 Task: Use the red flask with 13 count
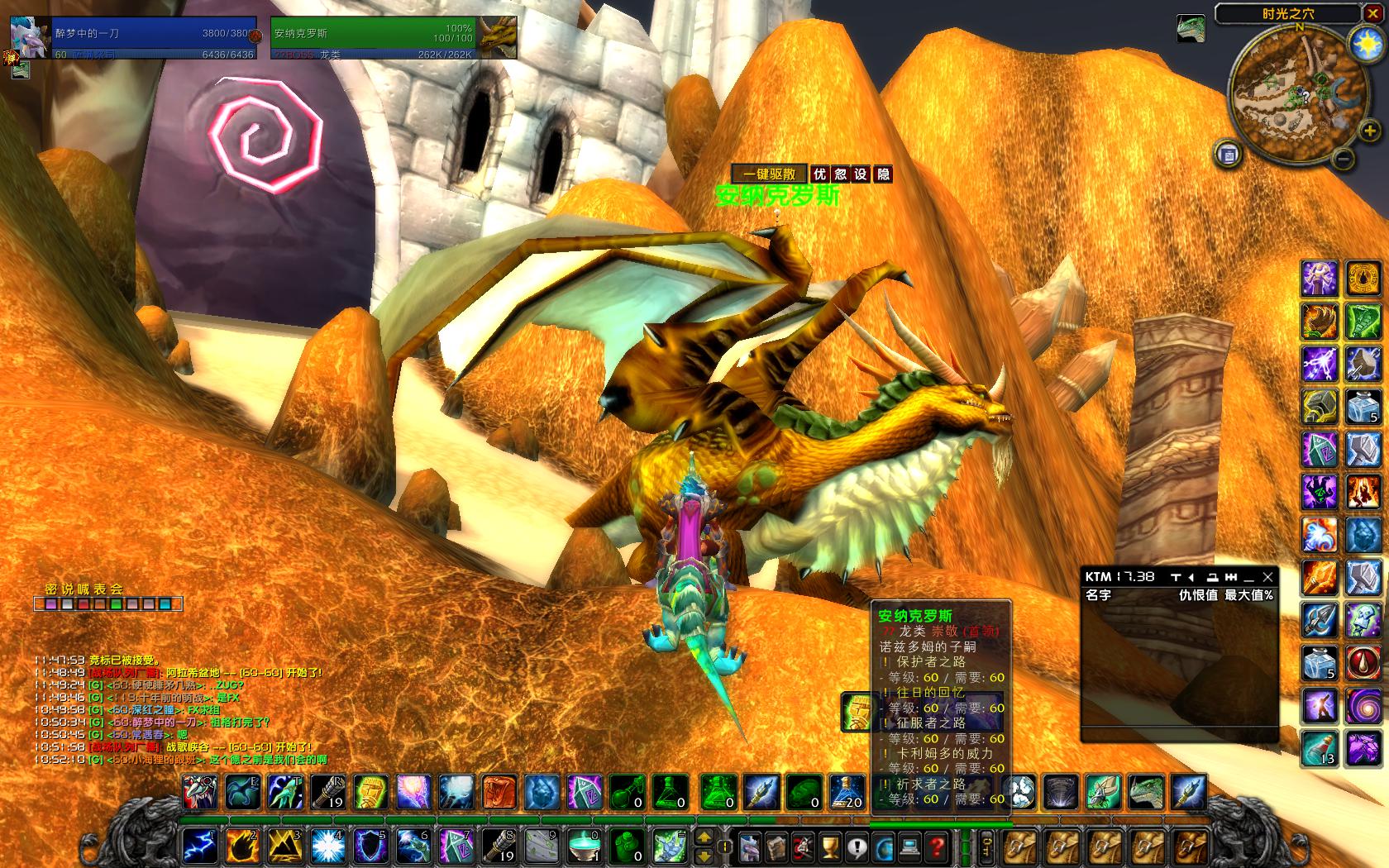(1320, 747)
